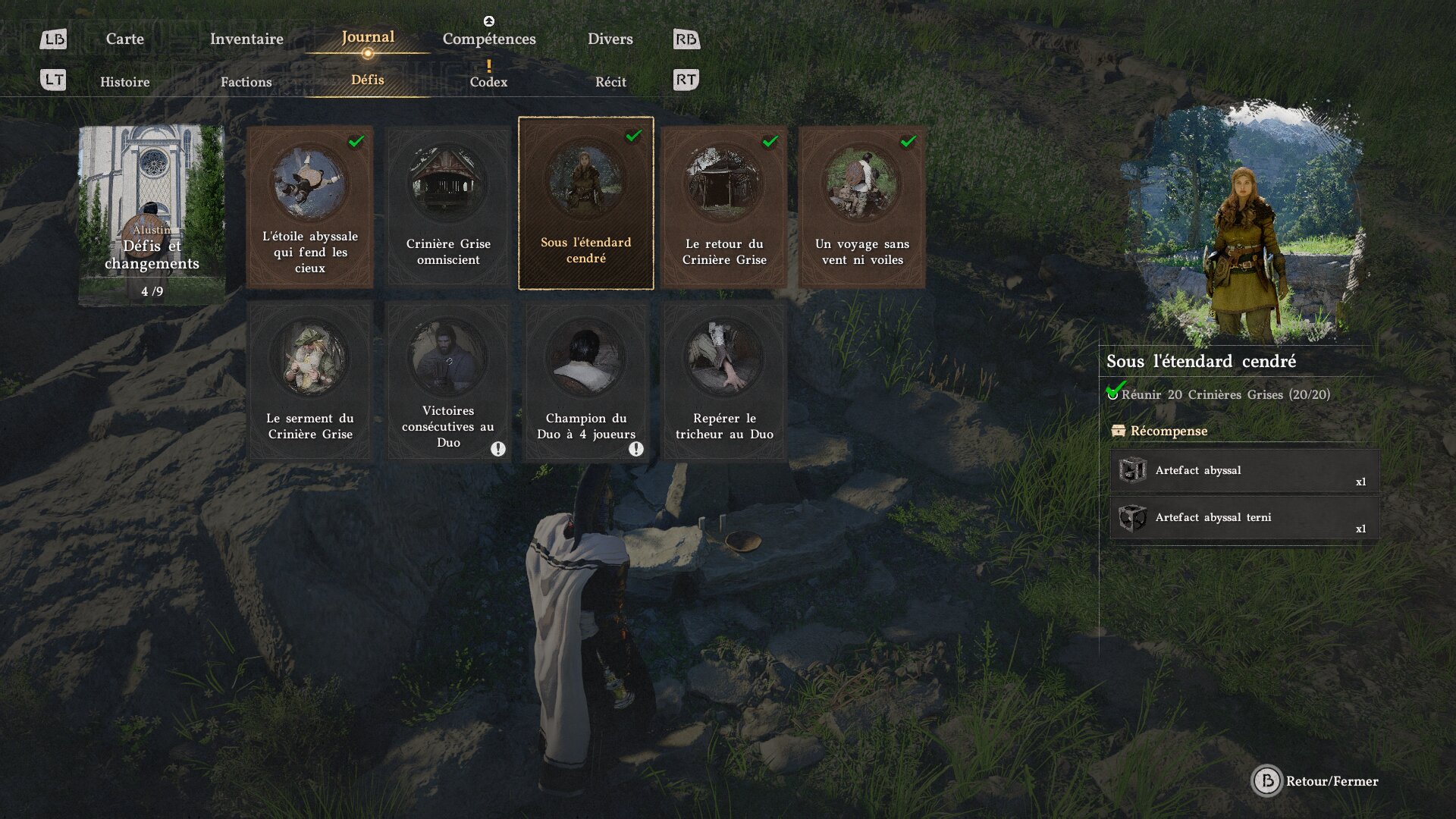Screen dimensions: 1456x819
Task: Choose the L'étoile abyssale qui fend les cieux challenge
Action: pos(310,207)
